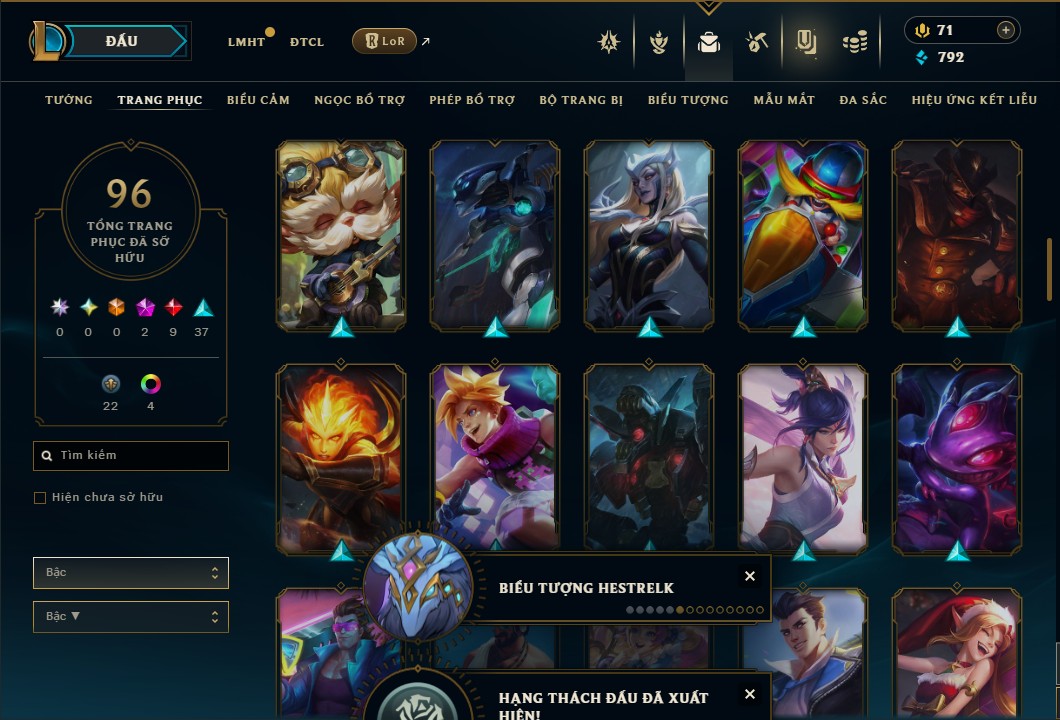Open the BIỂU TƯỢNG tab
Image resolution: width=1060 pixels, height=720 pixels.
[688, 100]
